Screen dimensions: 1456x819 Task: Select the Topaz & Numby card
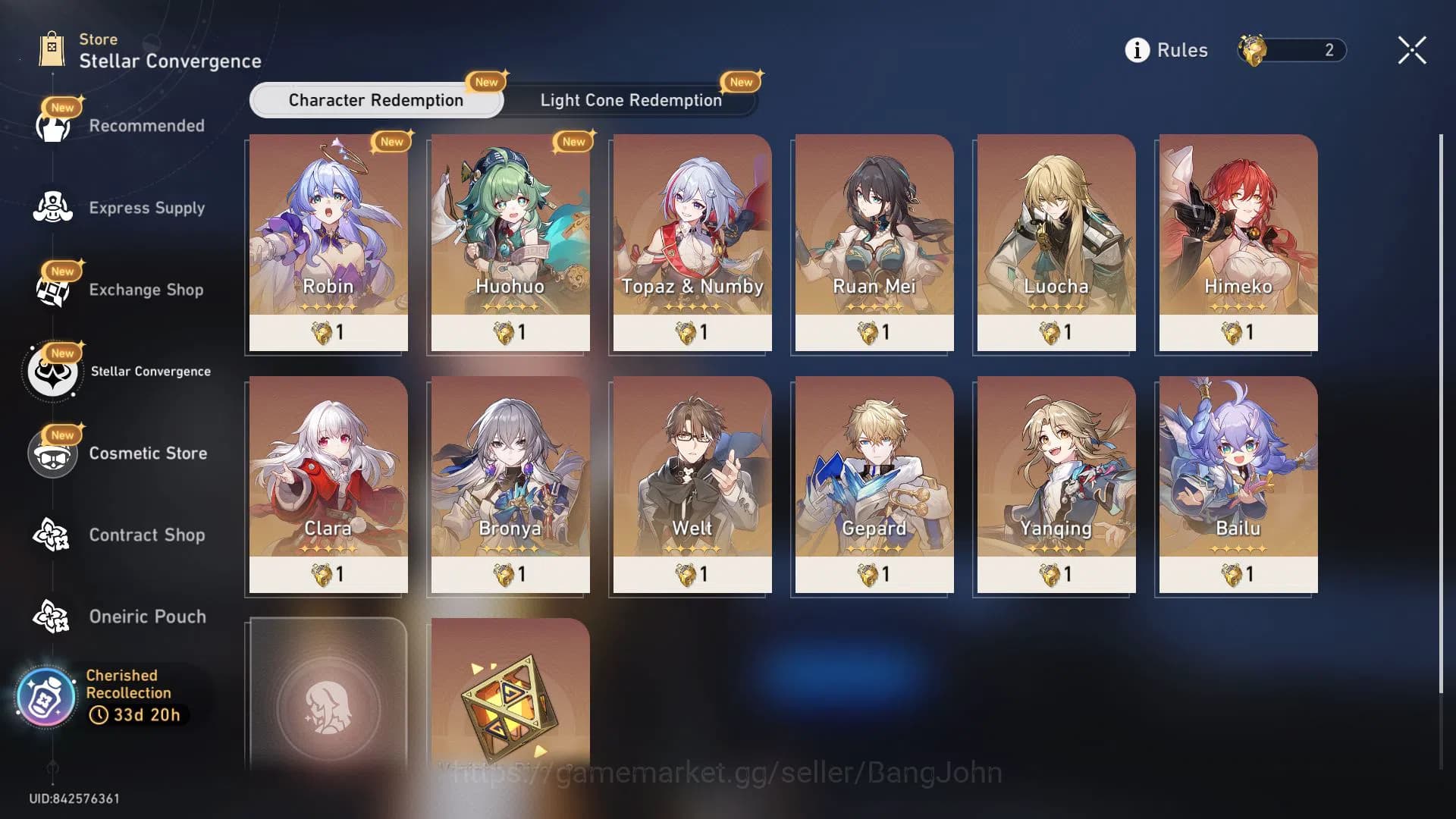(691, 243)
